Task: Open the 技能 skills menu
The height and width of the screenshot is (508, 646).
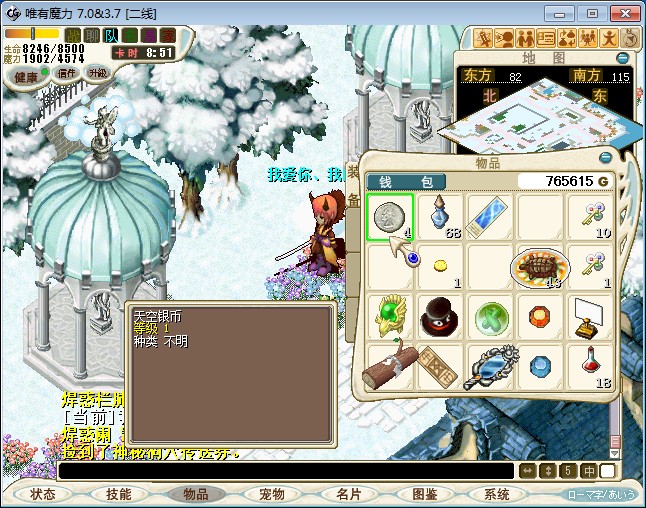Action: click(x=119, y=494)
